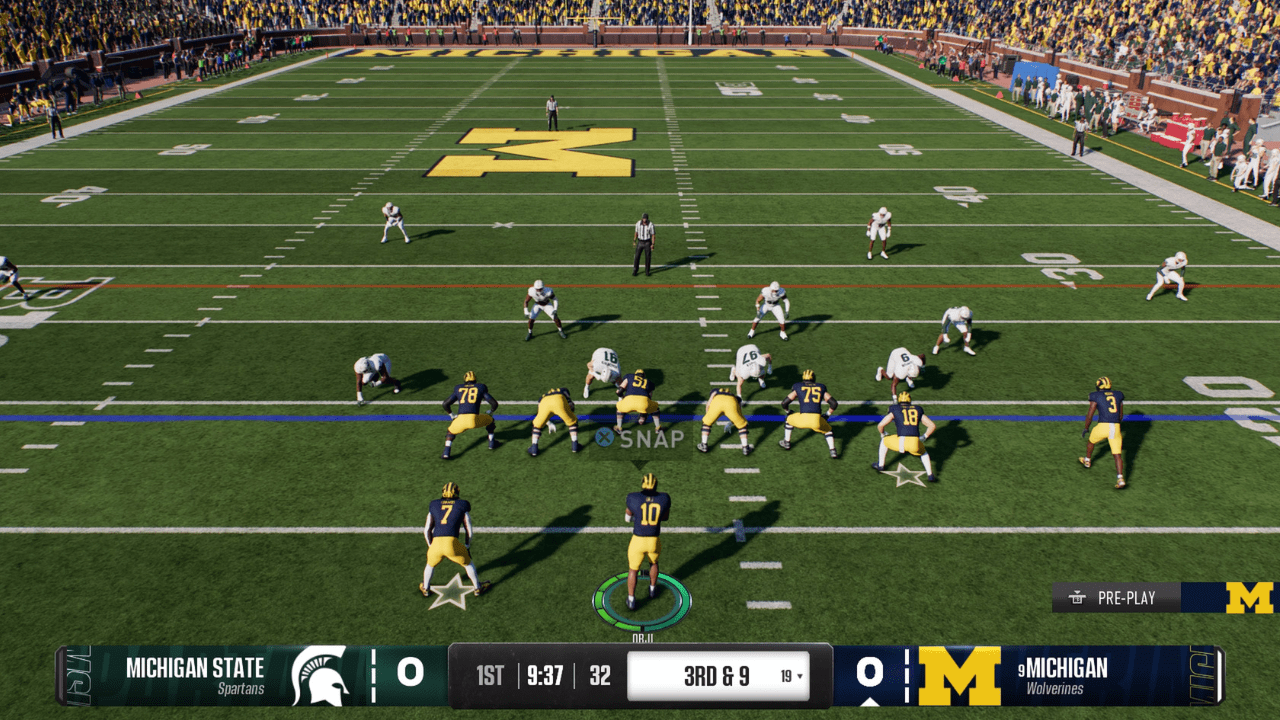This screenshot has width=1280, height=720.
Task: Click the MICHIGAN STATE Spartans nameplate
Action: tap(195, 672)
